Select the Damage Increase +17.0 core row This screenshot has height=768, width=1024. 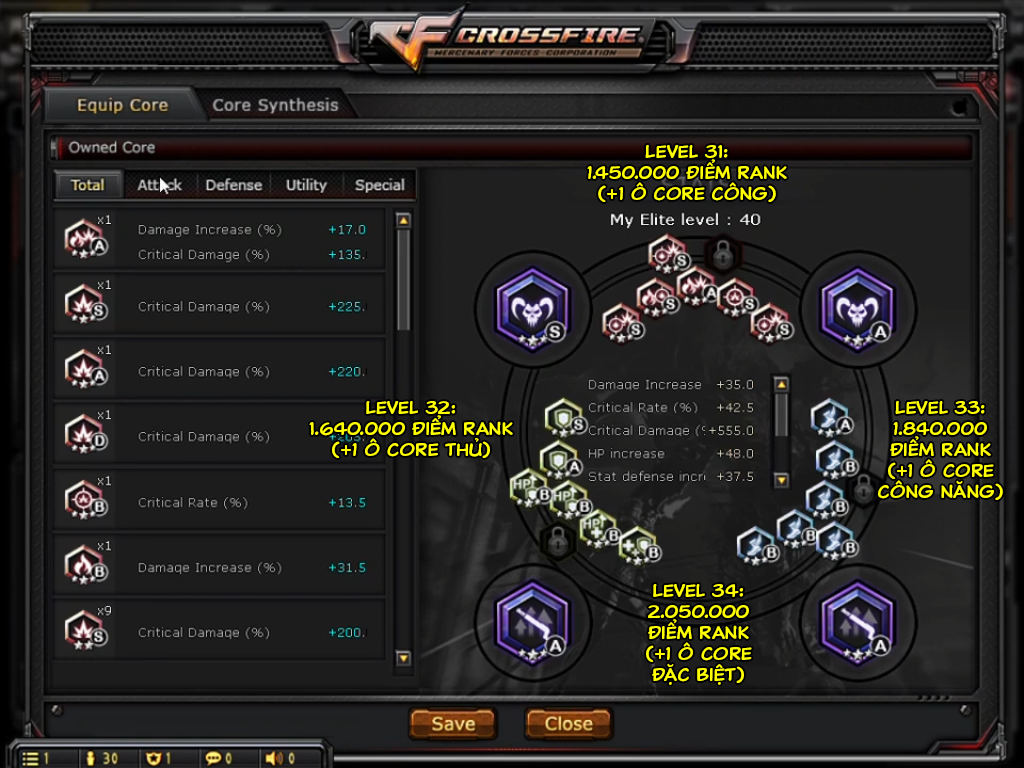click(x=220, y=241)
